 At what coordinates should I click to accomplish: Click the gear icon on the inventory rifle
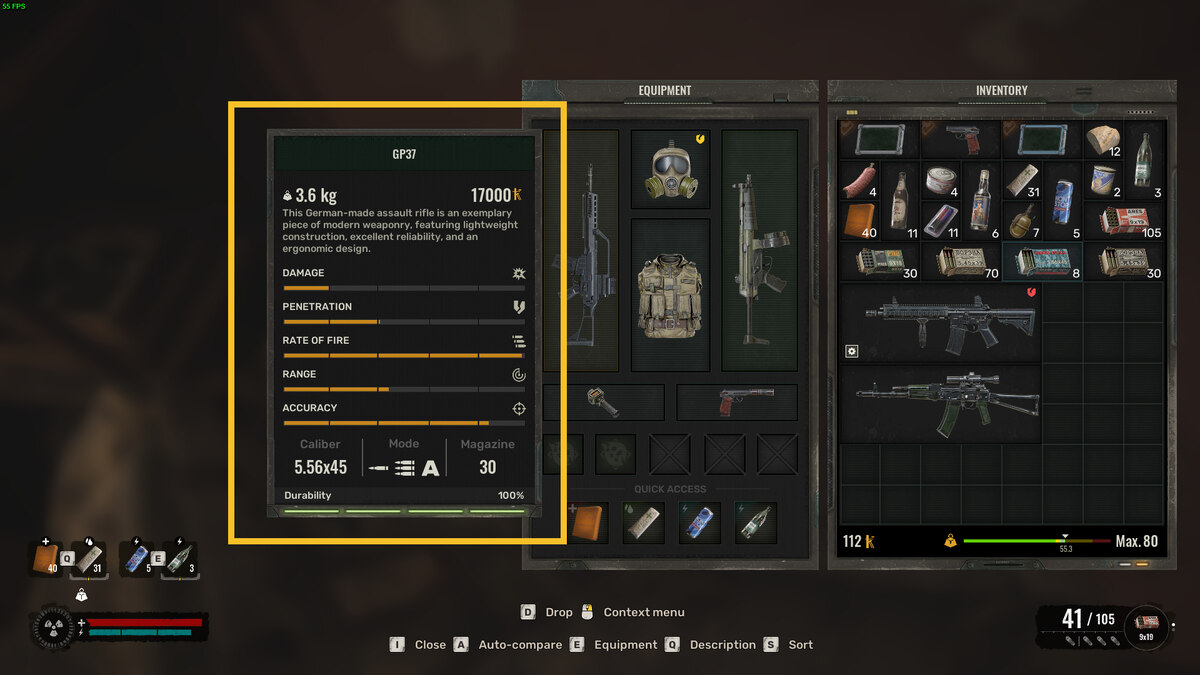(852, 351)
